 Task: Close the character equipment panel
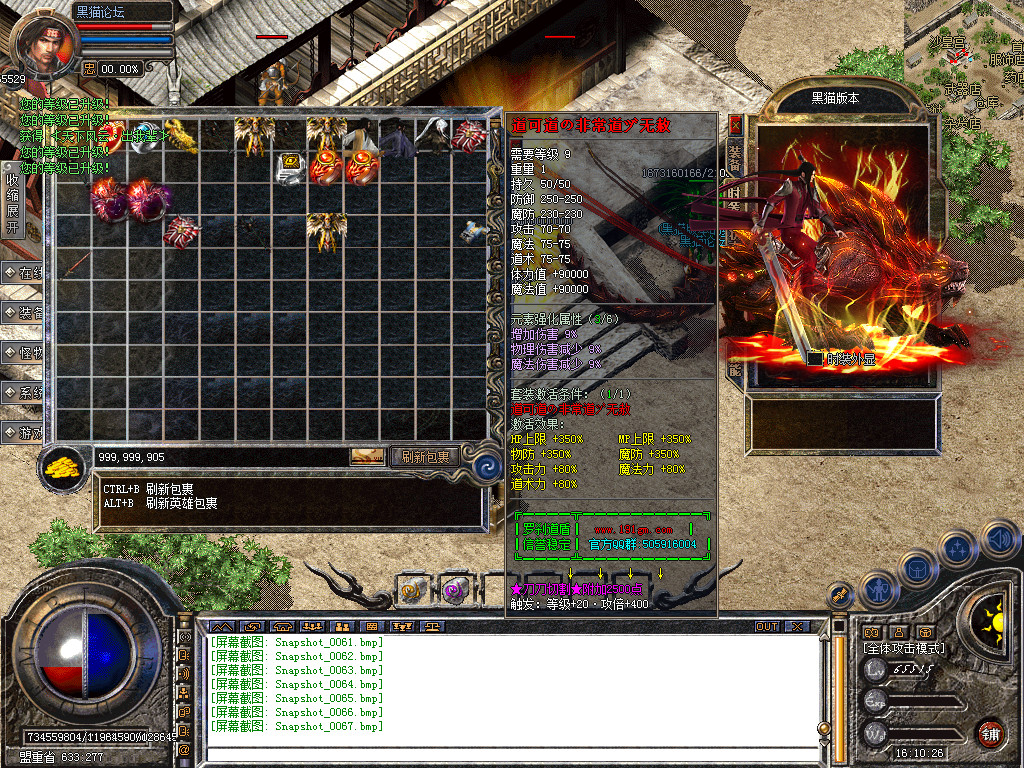tap(735, 126)
